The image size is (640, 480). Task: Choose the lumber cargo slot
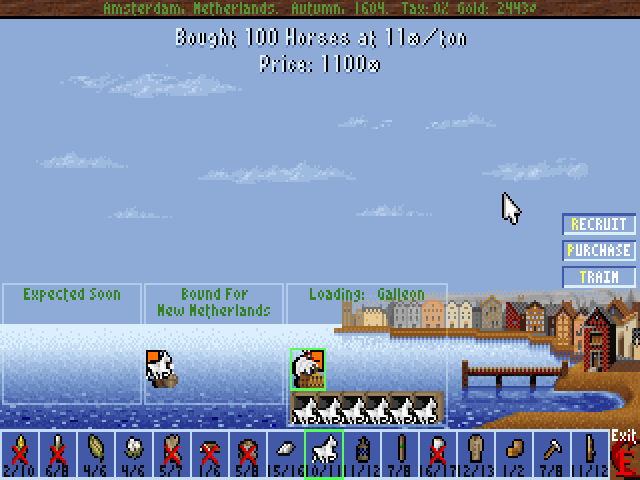tap(209, 455)
